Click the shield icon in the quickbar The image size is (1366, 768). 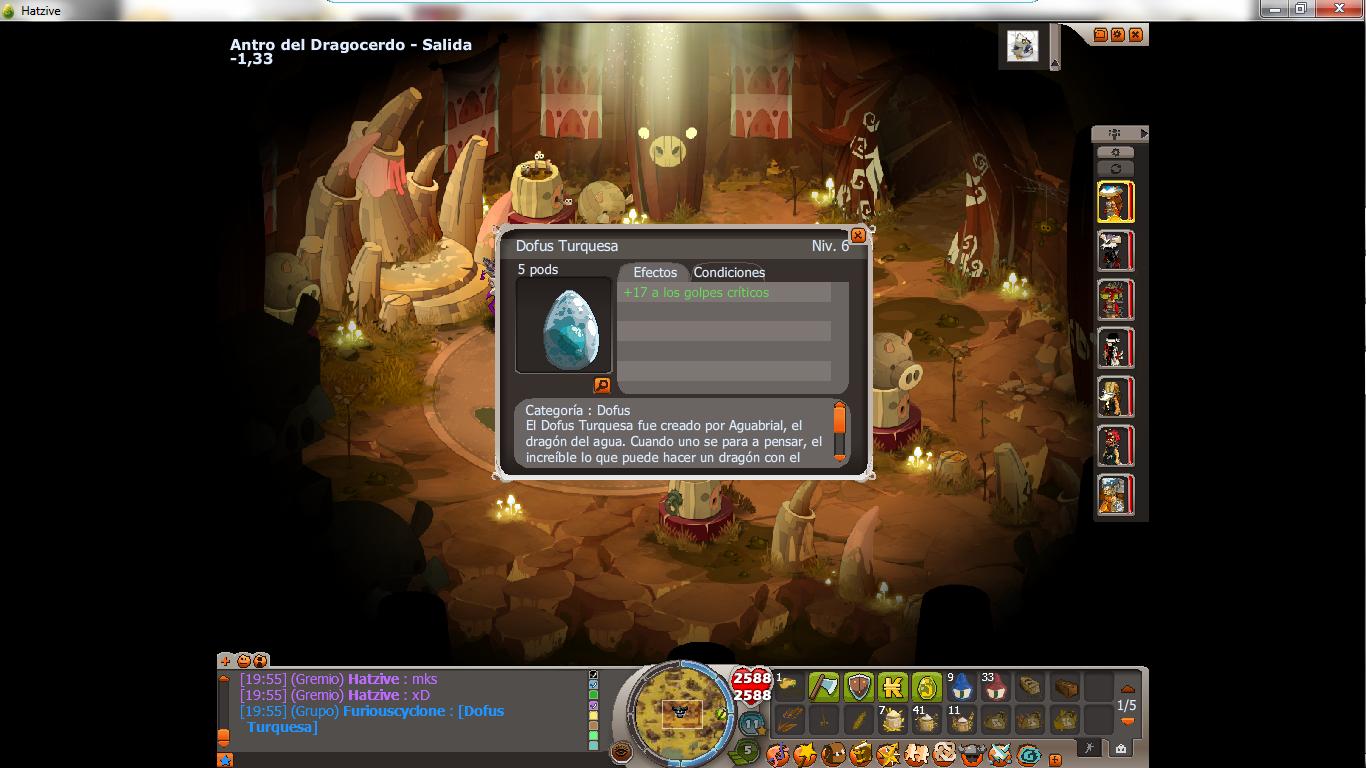pyautogui.click(x=858, y=687)
